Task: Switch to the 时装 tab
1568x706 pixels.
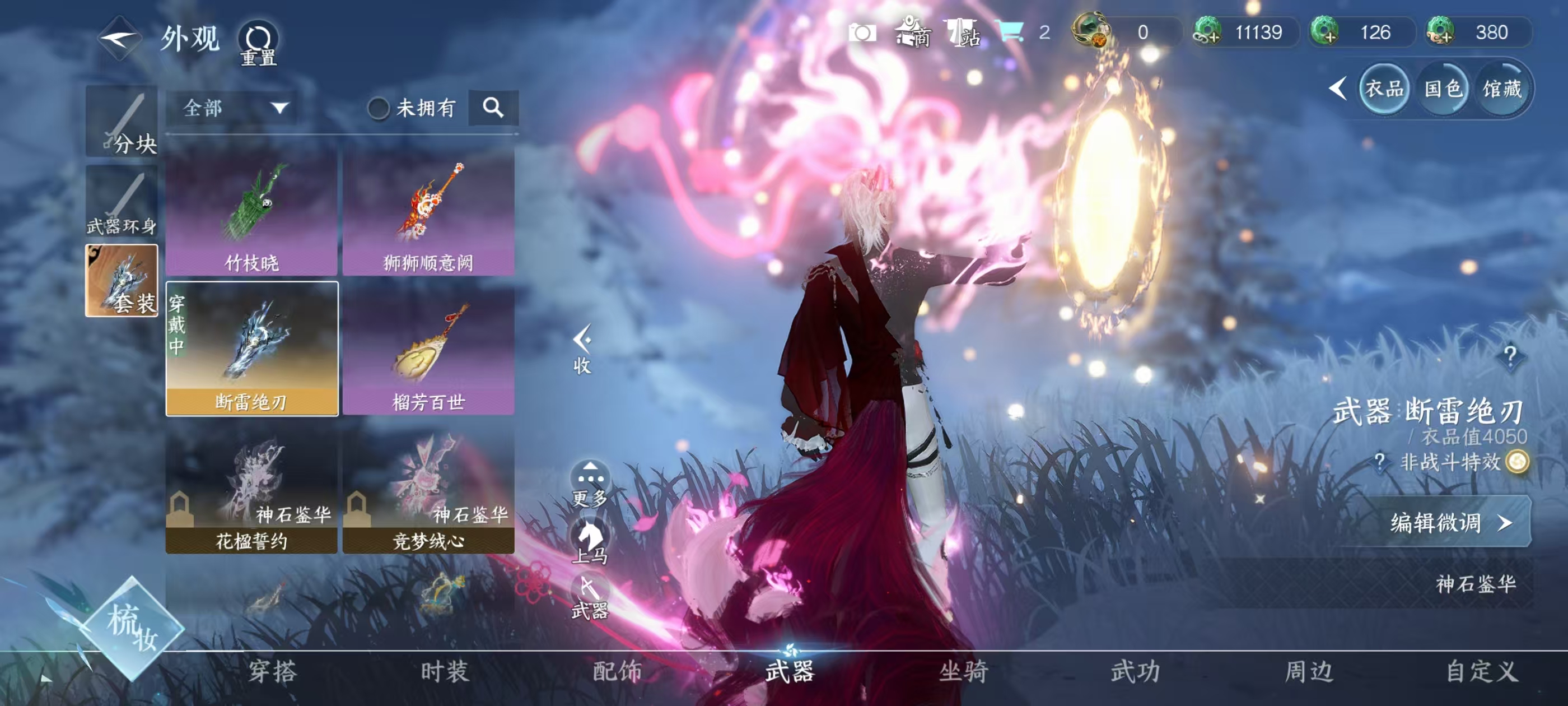Action: pyautogui.click(x=445, y=671)
